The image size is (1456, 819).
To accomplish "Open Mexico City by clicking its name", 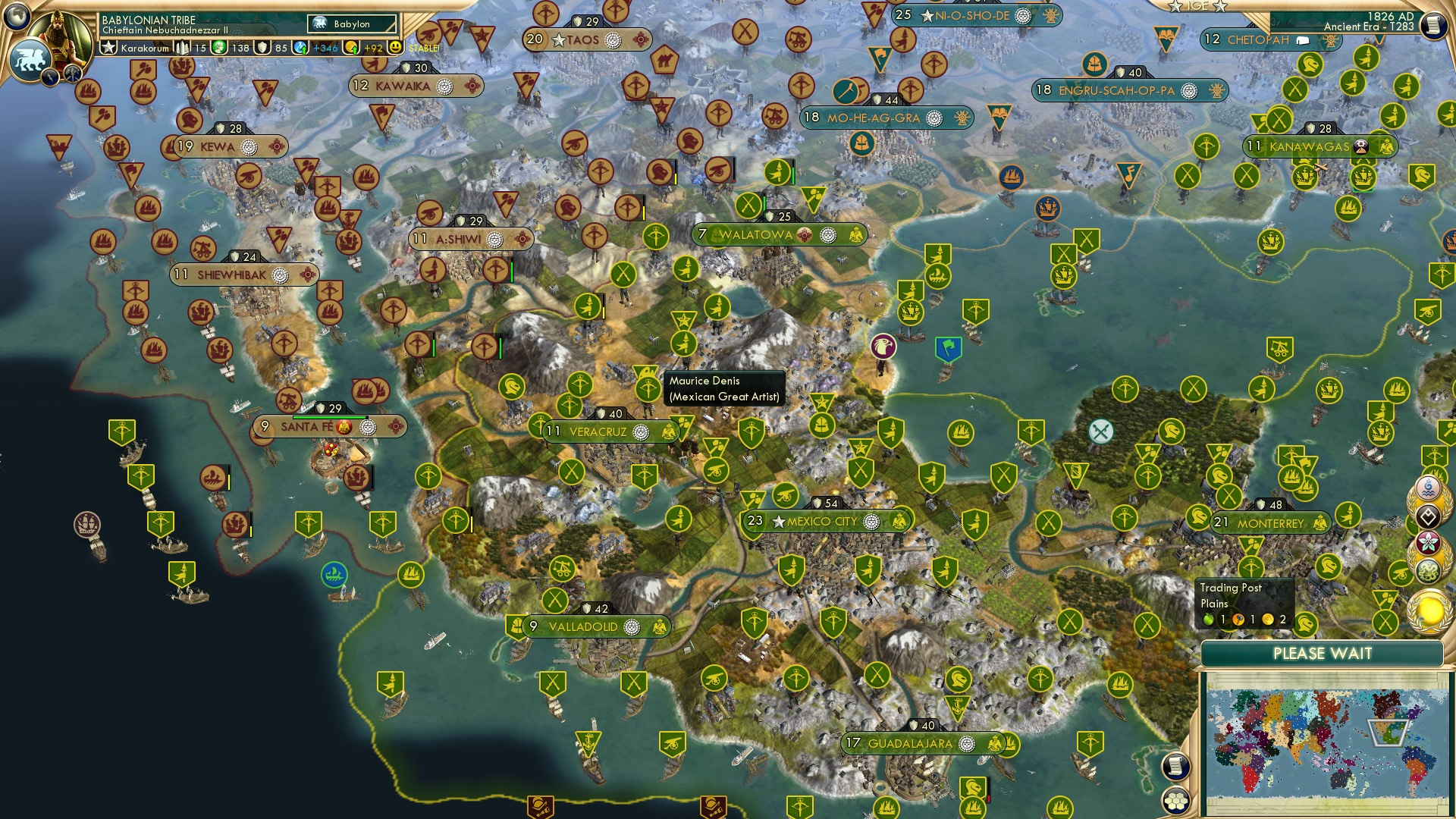I will coord(822,522).
